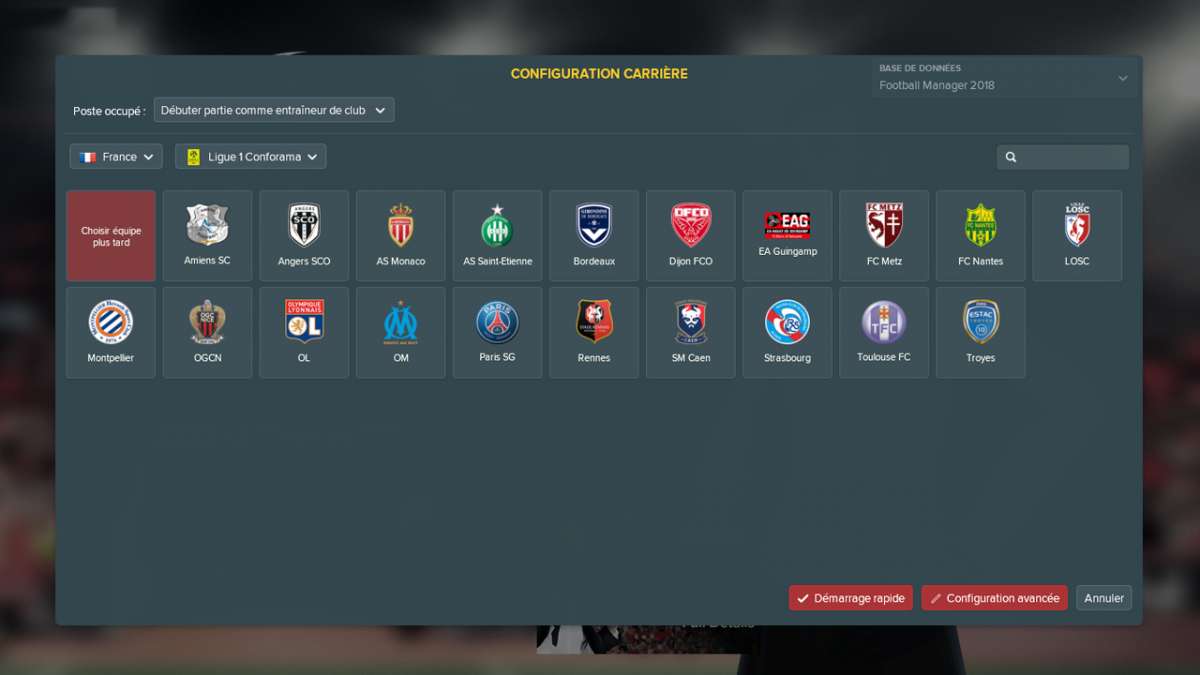This screenshot has height=675, width=1200.
Task: Select the Dijon FCO tile
Action: [691, 236]
